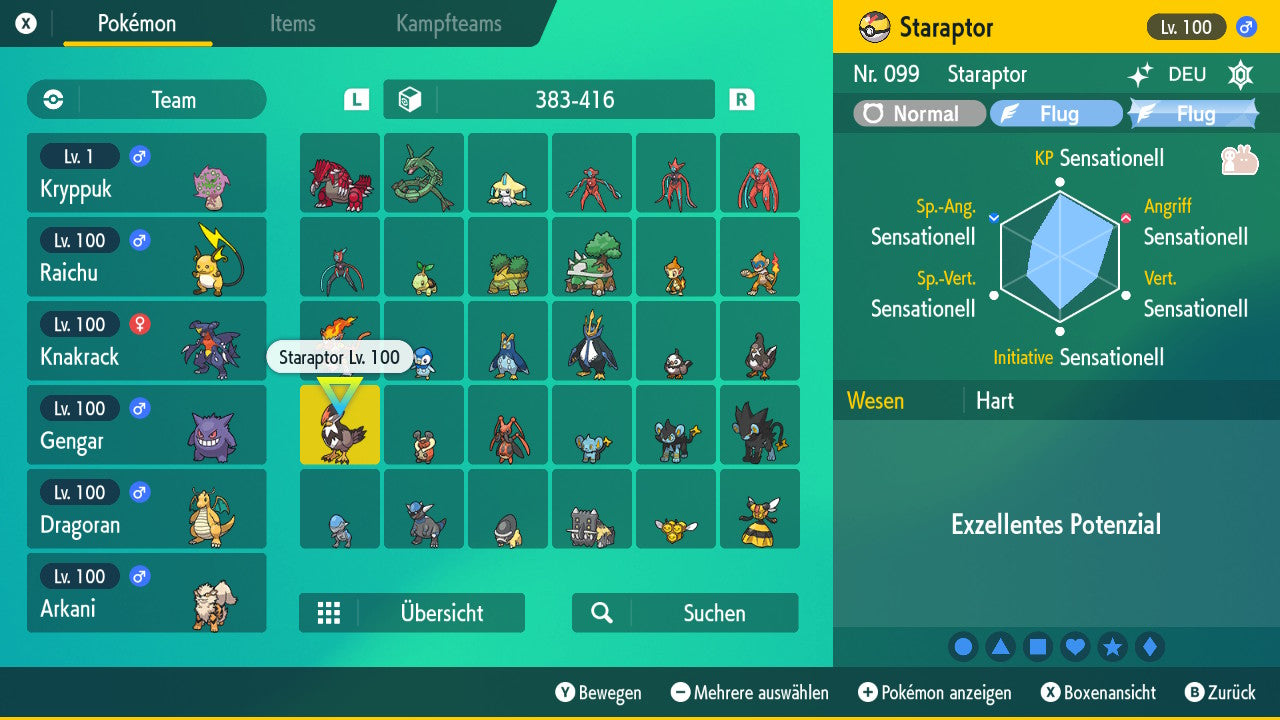Screen dimensions: 1280x720
Task: Select the Wesen tab on the detail panel
Action: click(x=875, y=400)
